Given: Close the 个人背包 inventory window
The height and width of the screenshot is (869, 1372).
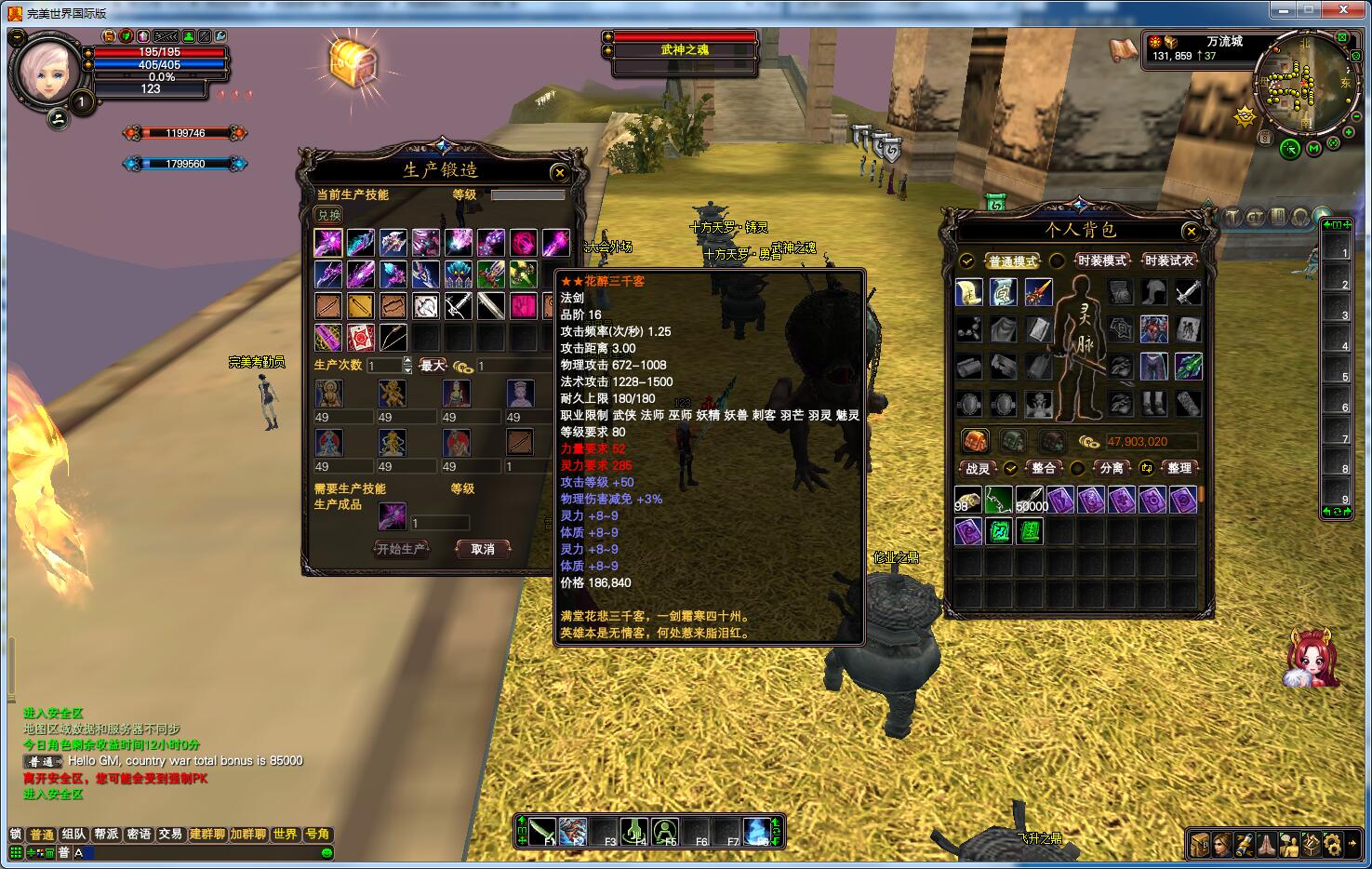Looking at the screenshot, I should tap(1191, 231).
